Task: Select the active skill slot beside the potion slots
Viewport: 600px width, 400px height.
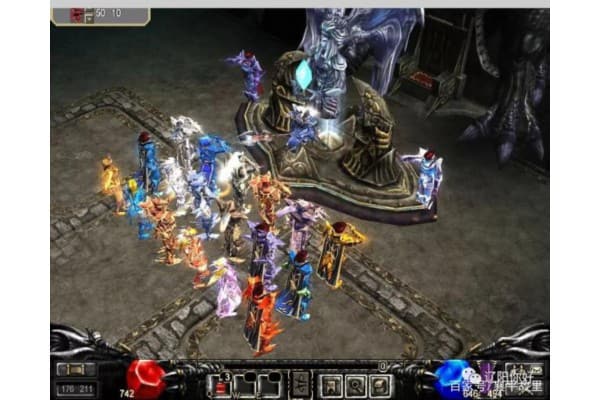Action: click(x=300, y=384)
